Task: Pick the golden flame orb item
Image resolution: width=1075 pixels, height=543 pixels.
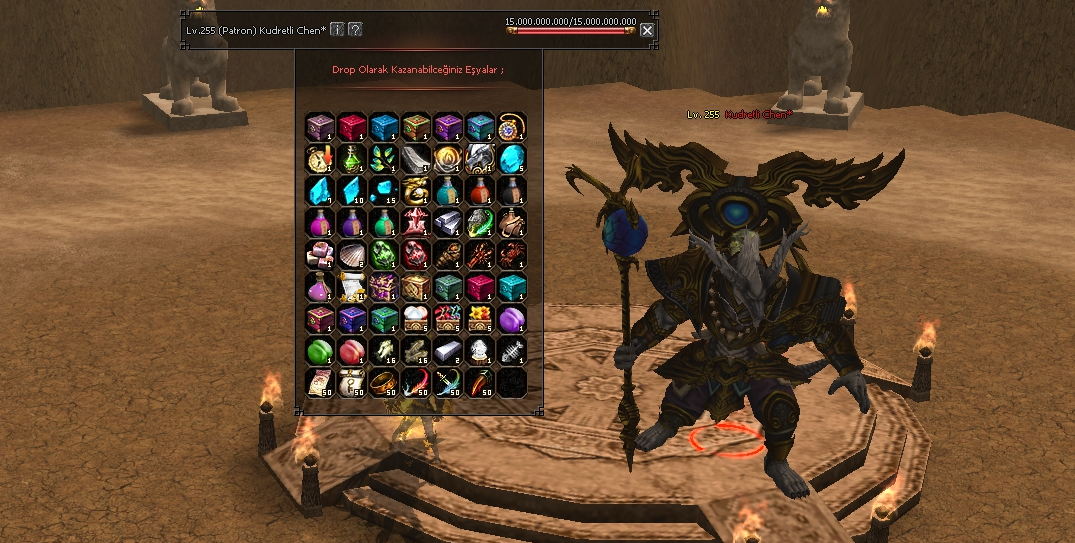Action: 447,158
